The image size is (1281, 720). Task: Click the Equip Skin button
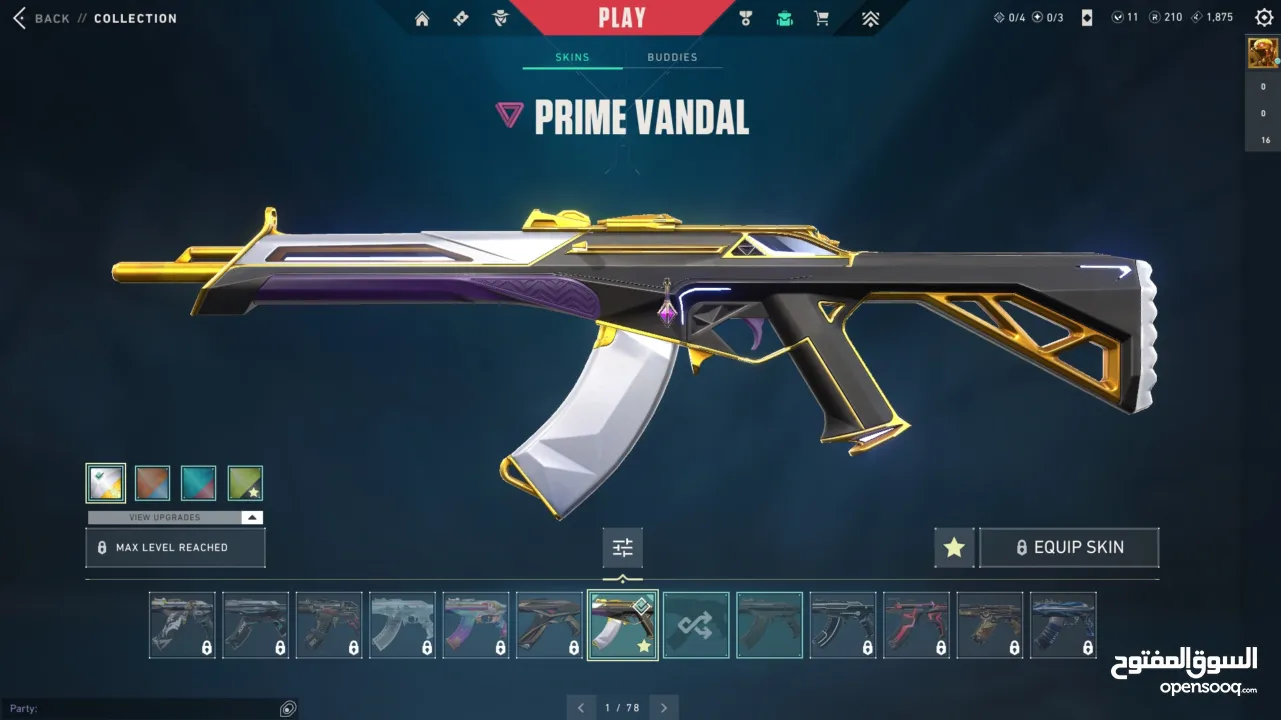(x=1069, y=548)
